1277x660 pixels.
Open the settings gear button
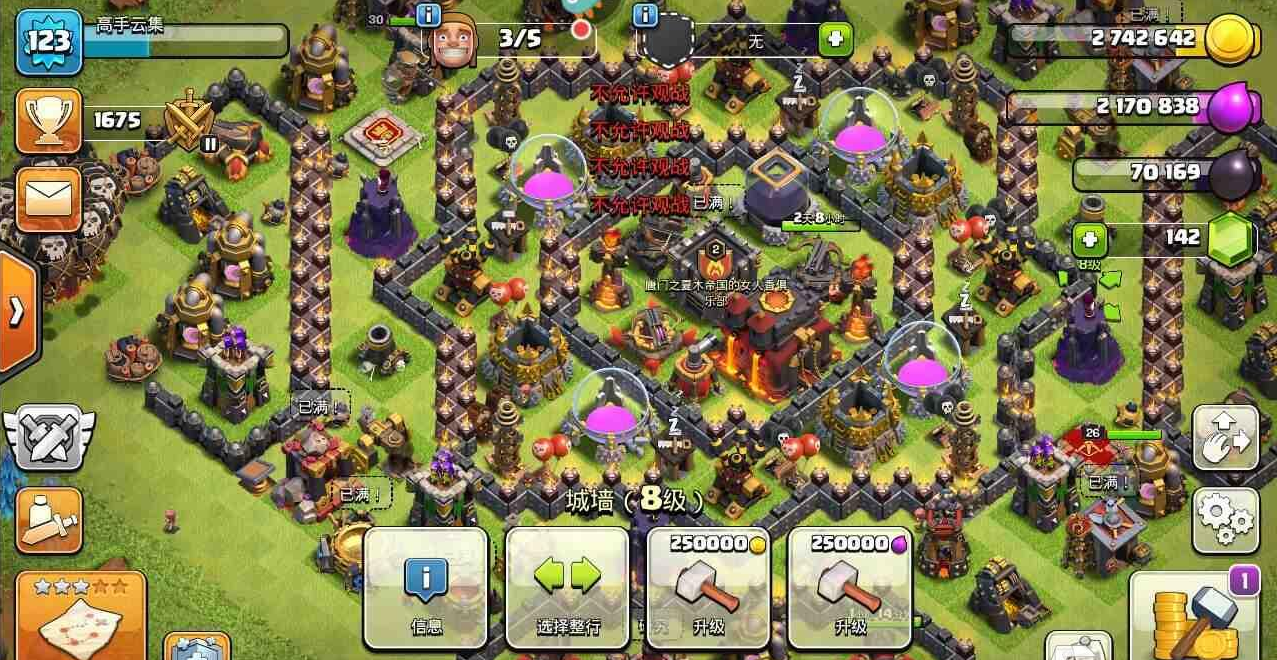click(x=1225, y=518)
